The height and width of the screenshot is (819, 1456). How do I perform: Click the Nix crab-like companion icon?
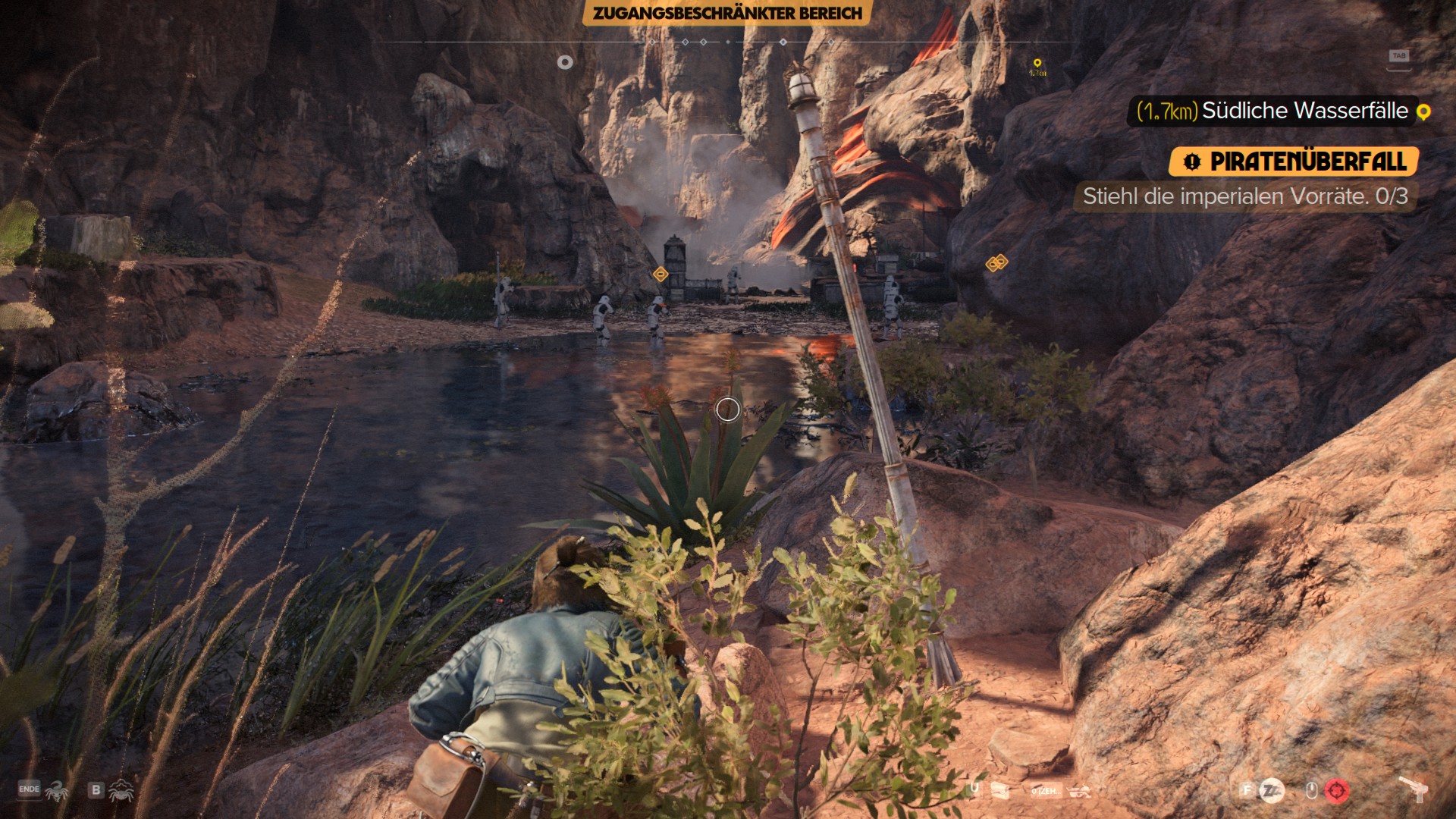point(121,791)
